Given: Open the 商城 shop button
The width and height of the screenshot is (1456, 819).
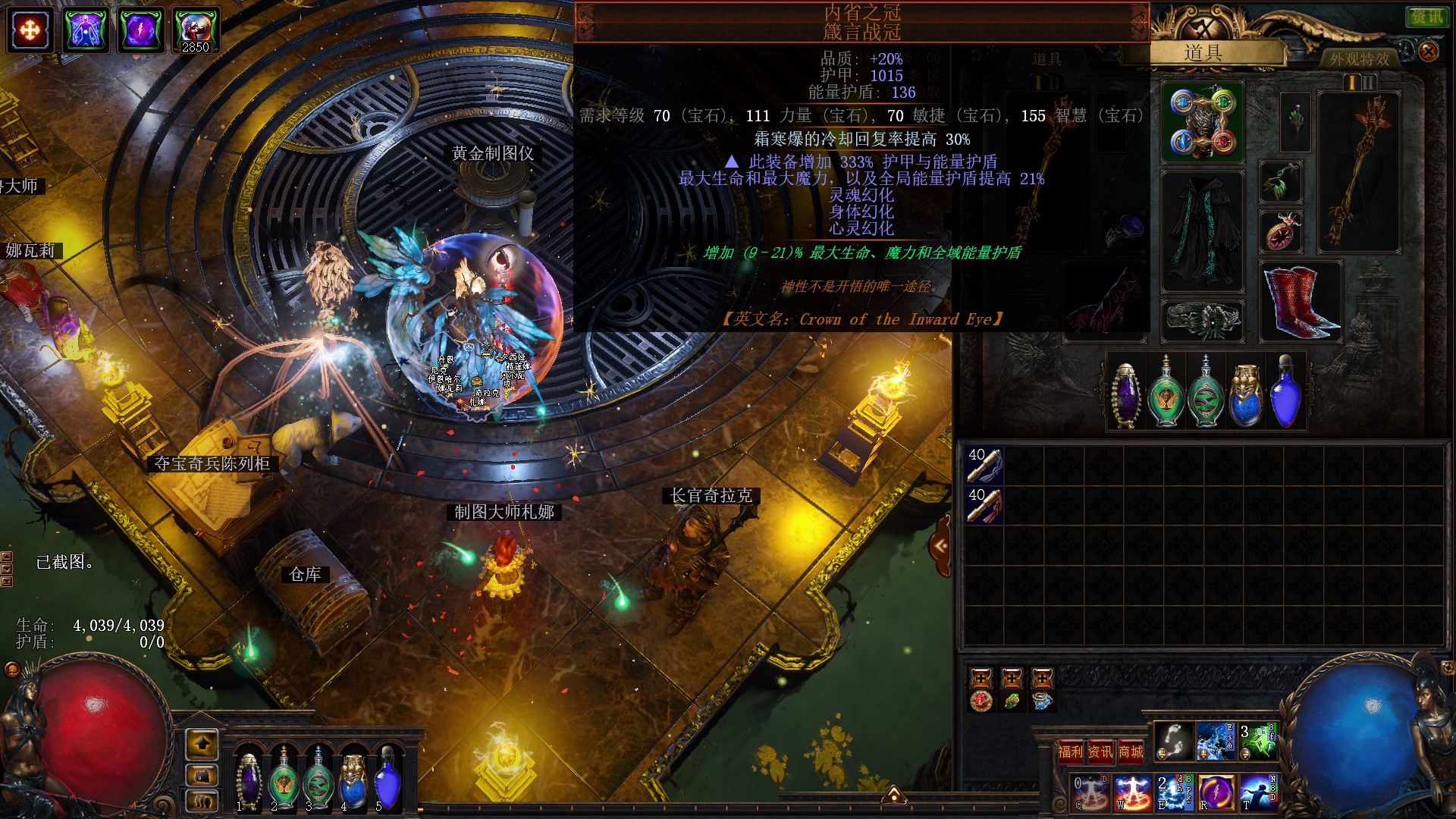Looking at the screenshot, I should [x=1131, y=752].
